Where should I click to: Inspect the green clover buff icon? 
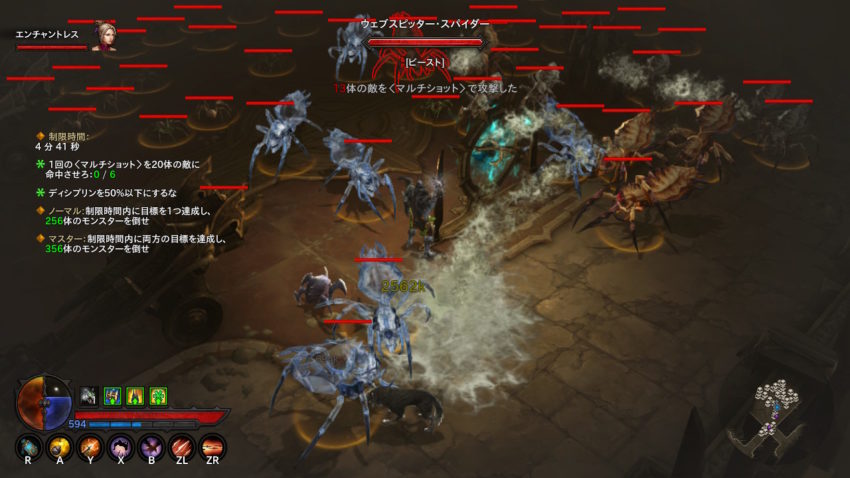point(158,396)
